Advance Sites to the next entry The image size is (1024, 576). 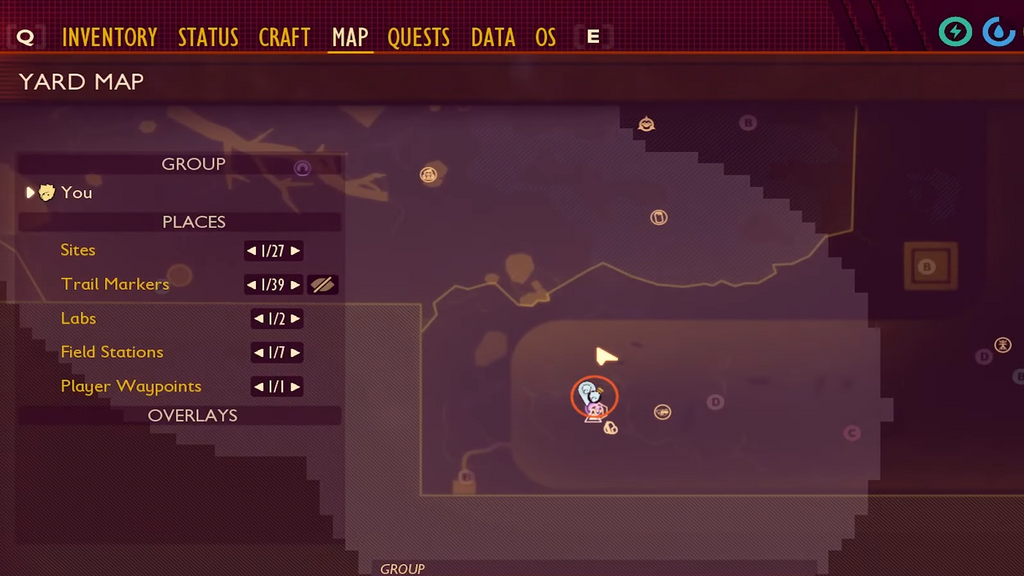(x=296, y=251)
